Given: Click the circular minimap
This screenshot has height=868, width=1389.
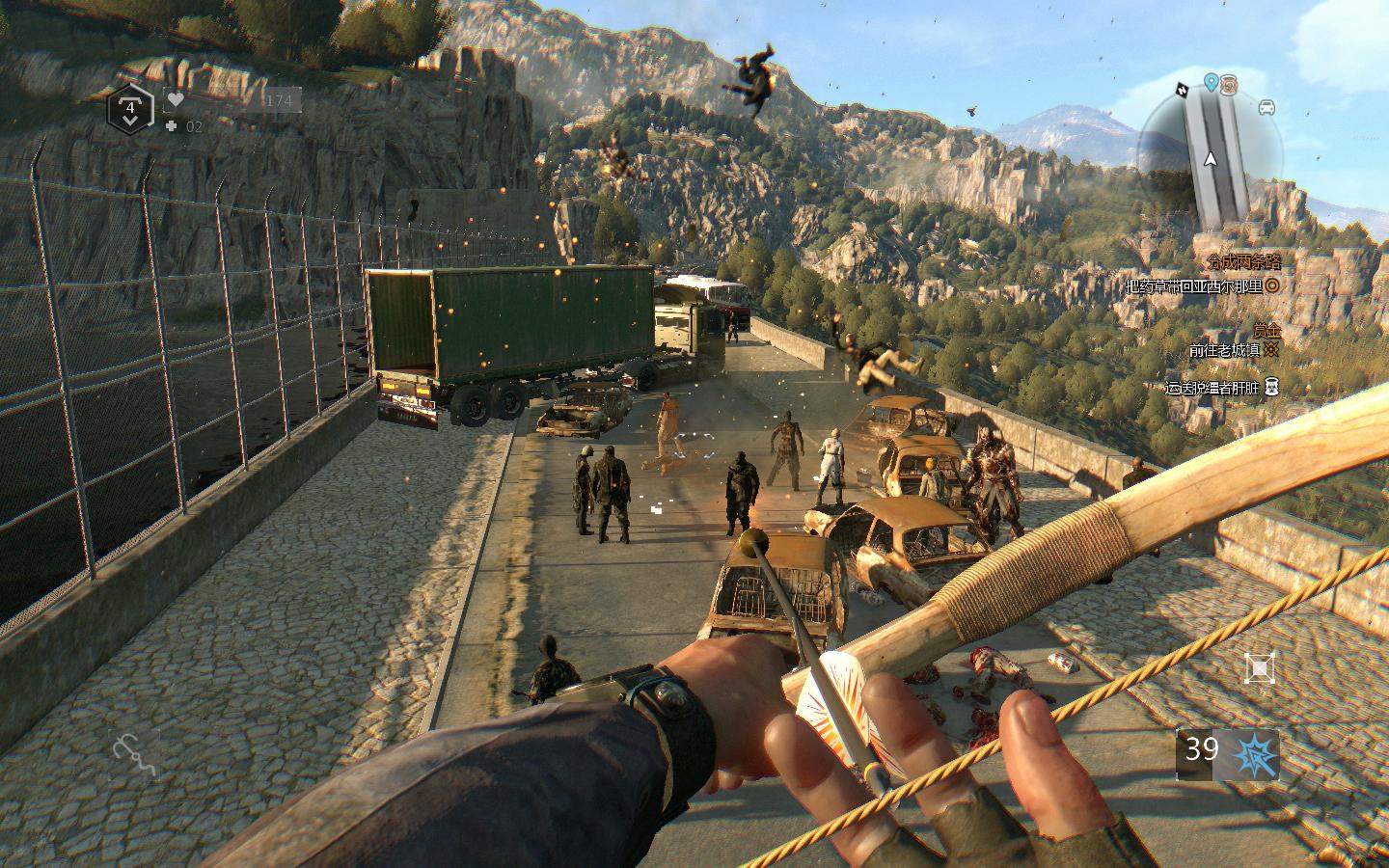Looking at the screenshot, I should click(x=1212, y=160).
